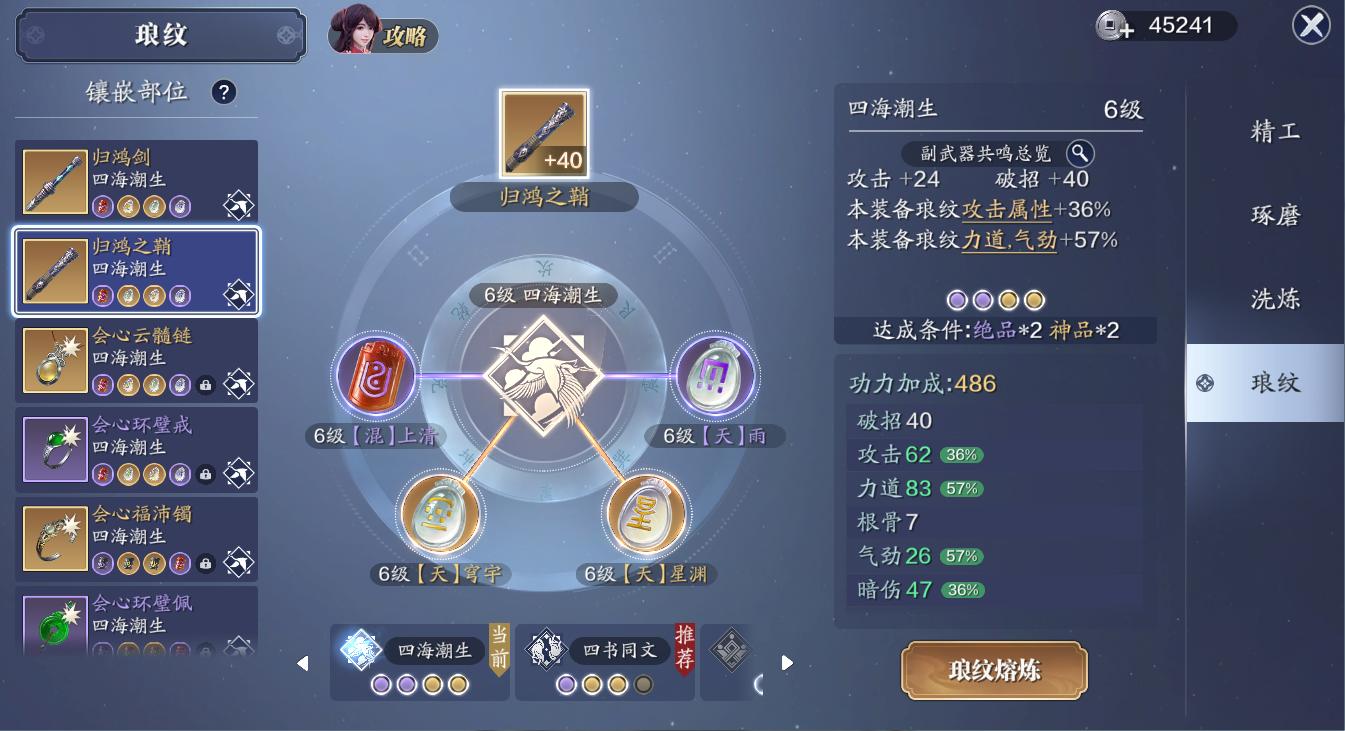Click the left arrow beside the rune set list
1345x731 pixels.
(303, 662)
